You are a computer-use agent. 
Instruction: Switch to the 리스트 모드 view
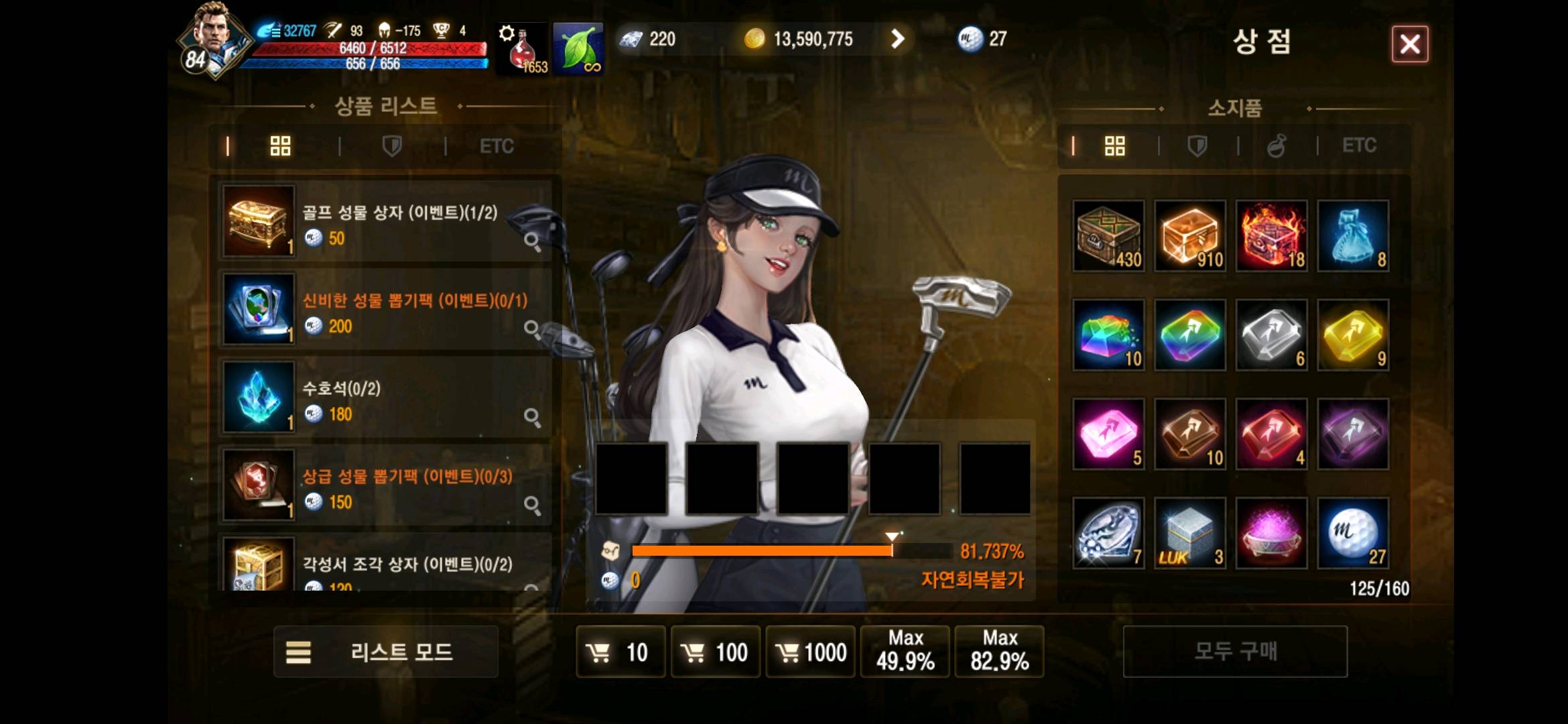click(x=385, y=652)
